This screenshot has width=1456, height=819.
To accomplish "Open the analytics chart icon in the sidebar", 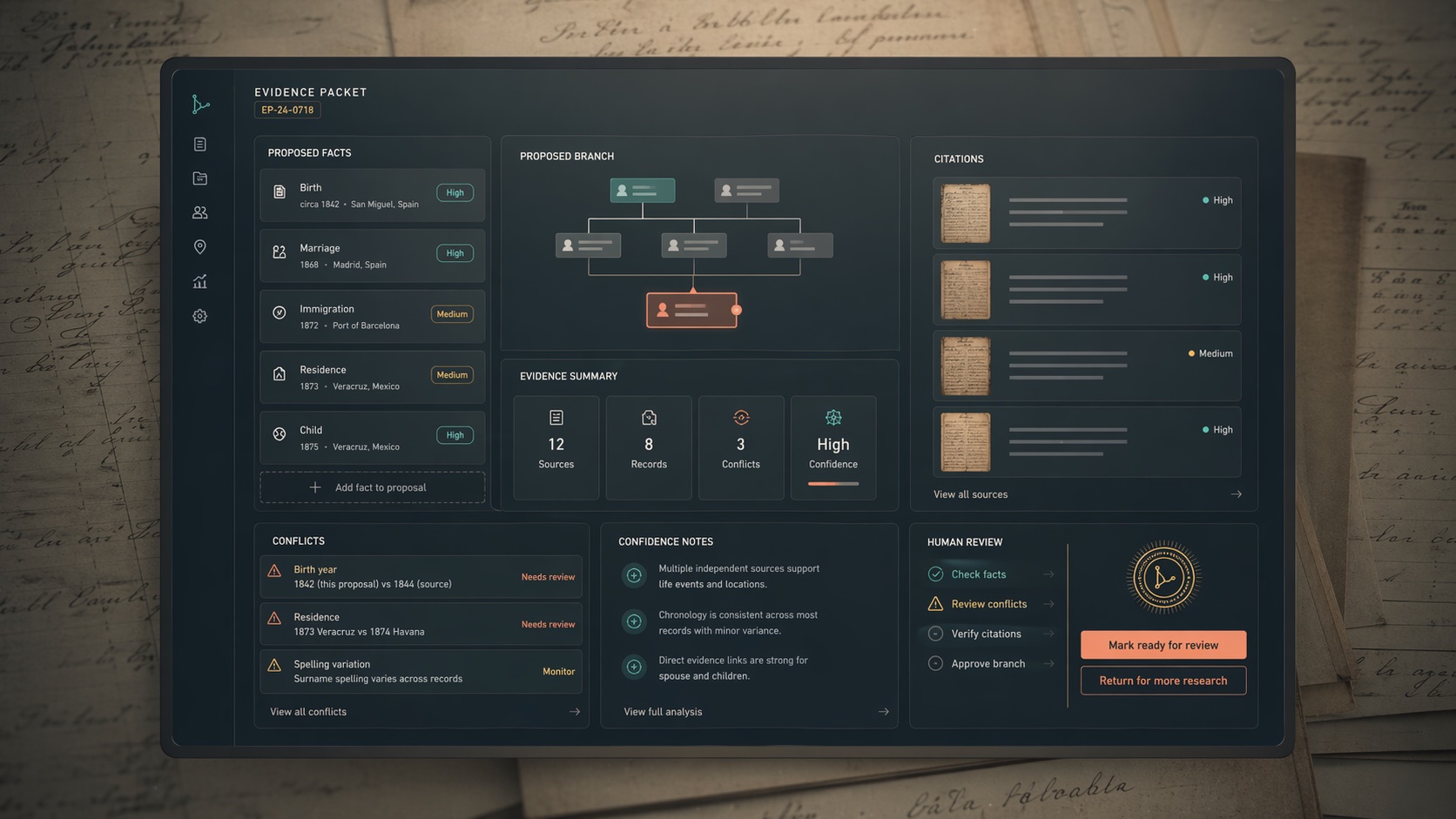I will [x=199, y=280].
